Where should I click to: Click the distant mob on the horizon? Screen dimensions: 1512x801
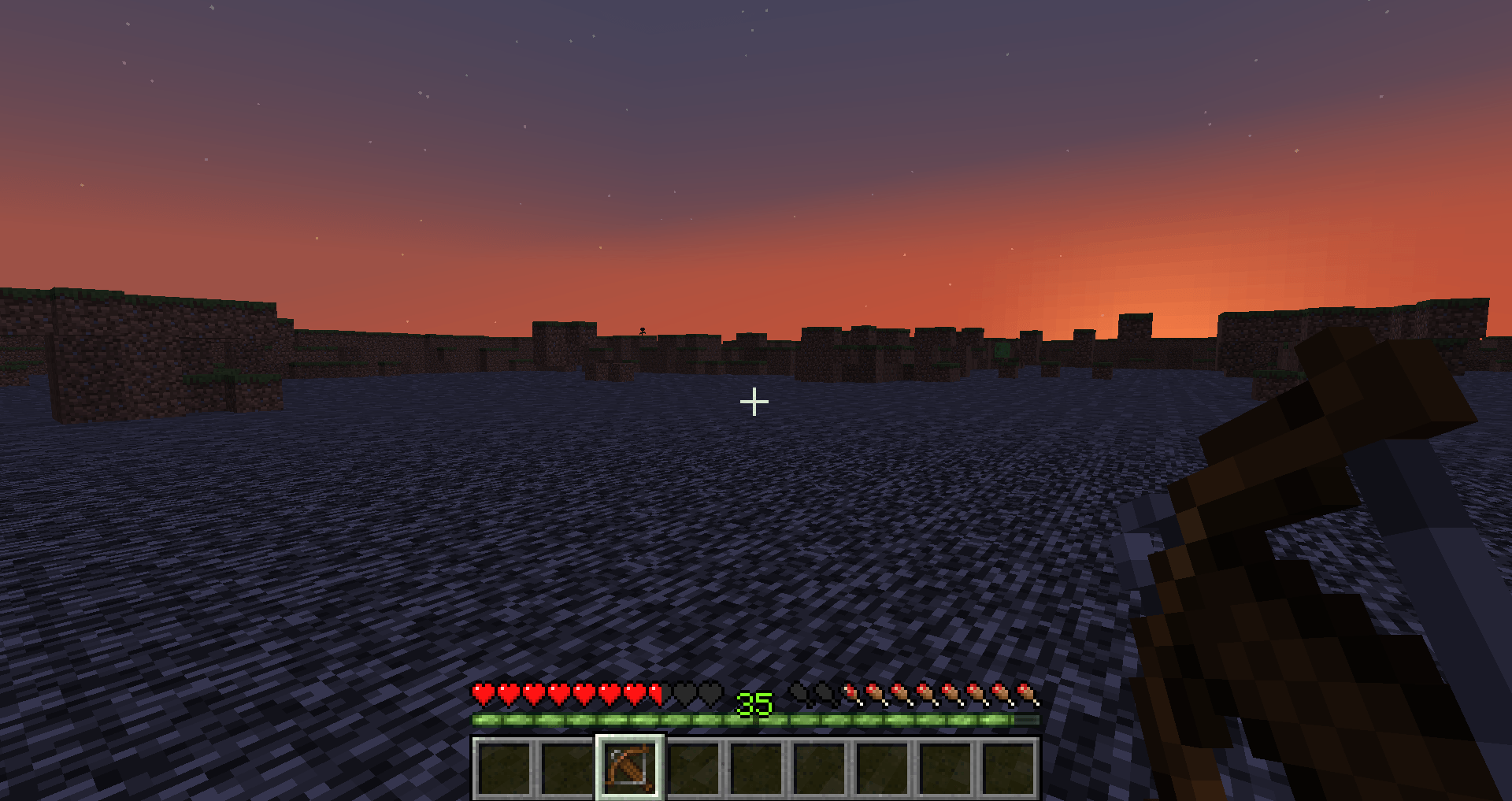(642, 332)
